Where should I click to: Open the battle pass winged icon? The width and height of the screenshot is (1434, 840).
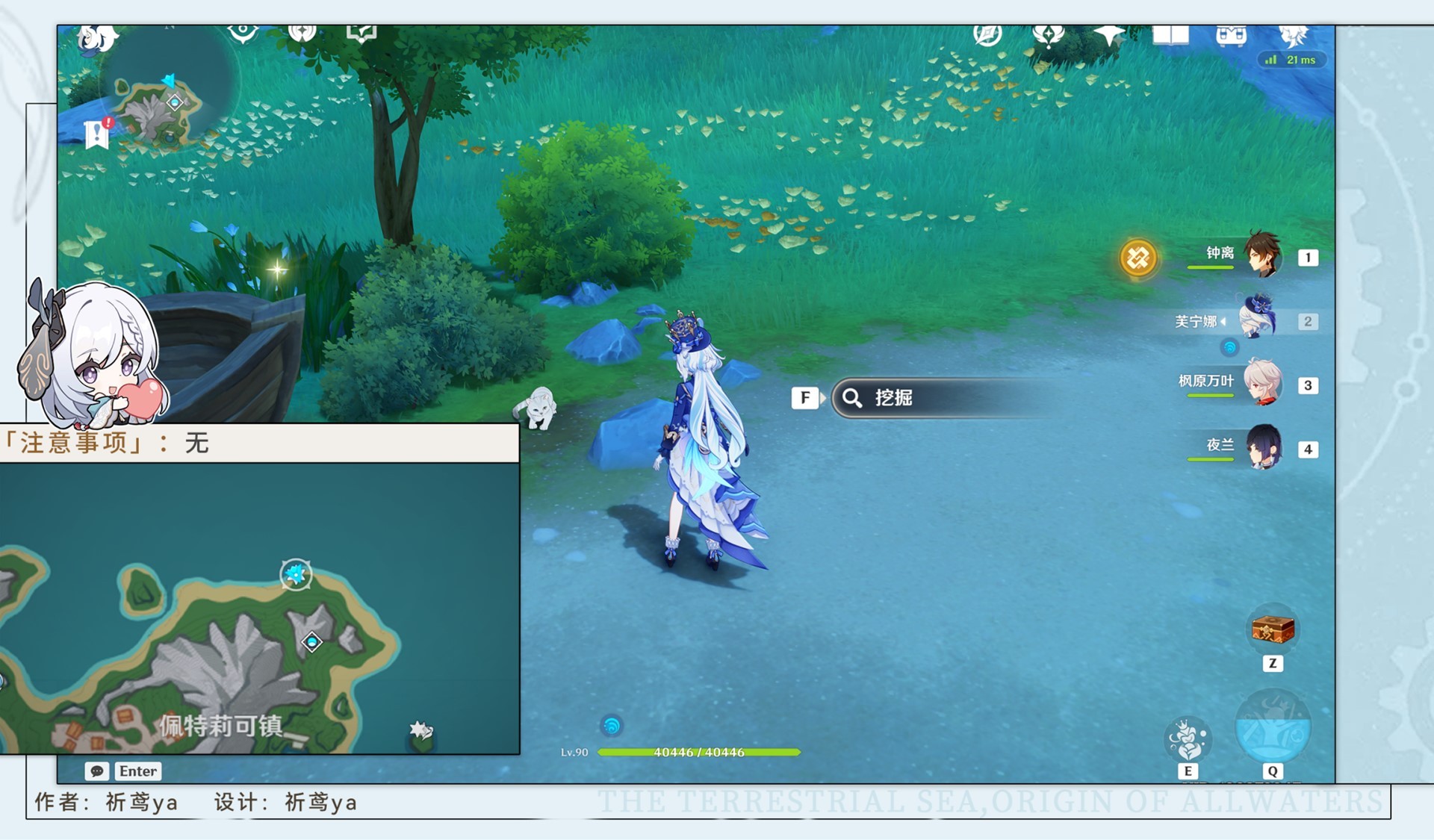(1048, 35)
